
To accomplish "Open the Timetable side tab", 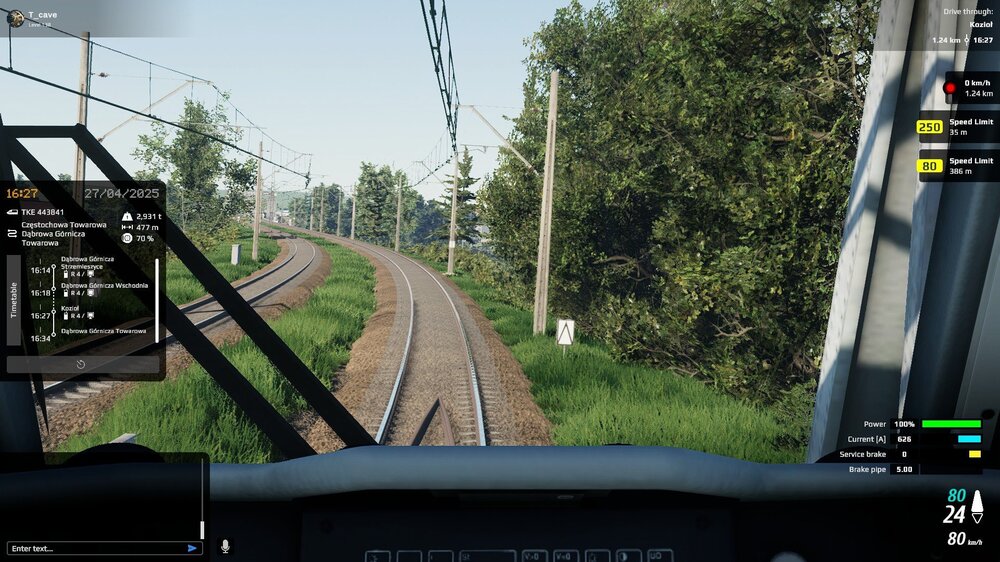I will (14, 300).
